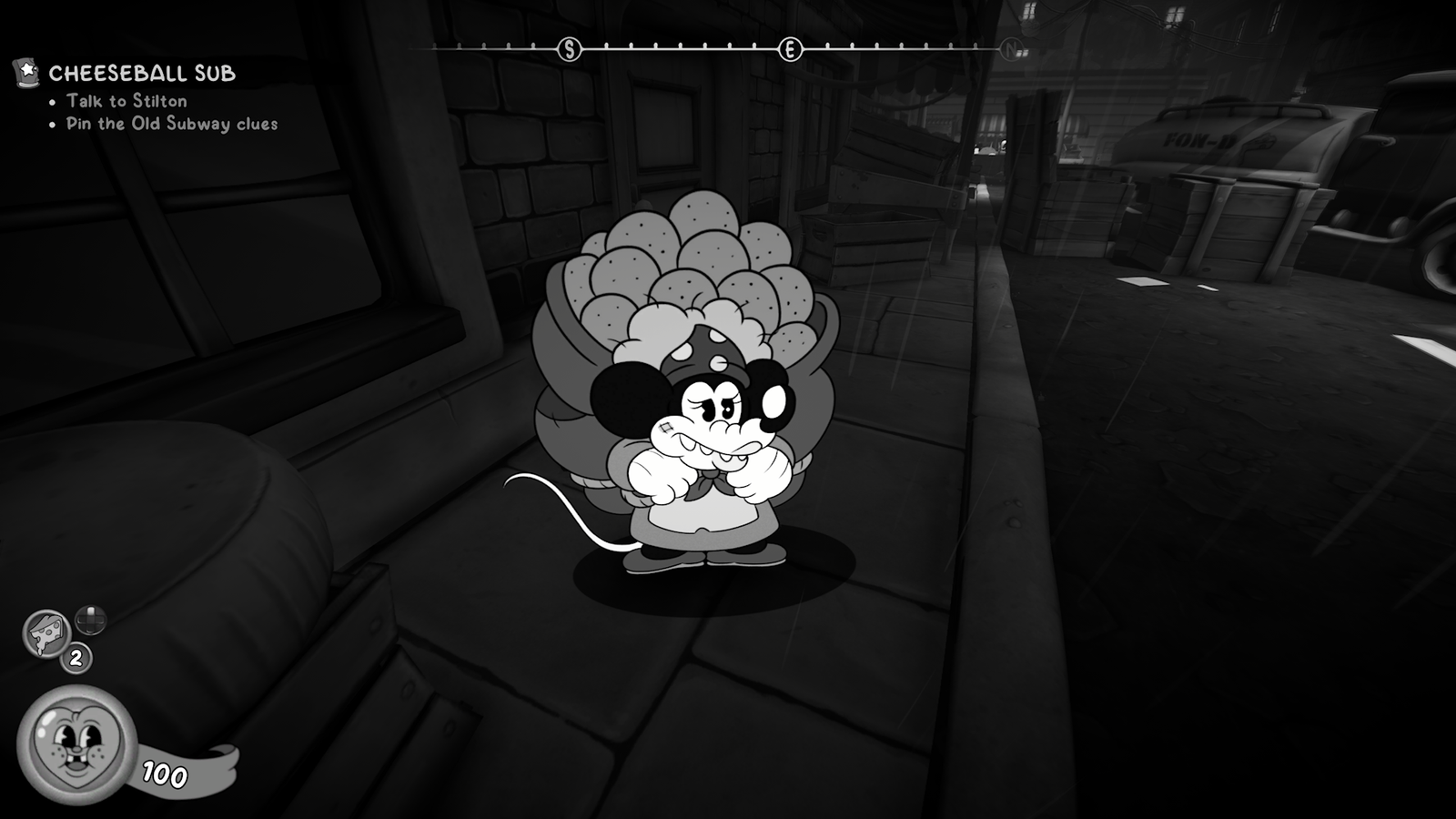Click the 100 currency ribbon banner
The height and width of the screenshot is (819, 1456).
coord(162,770)
